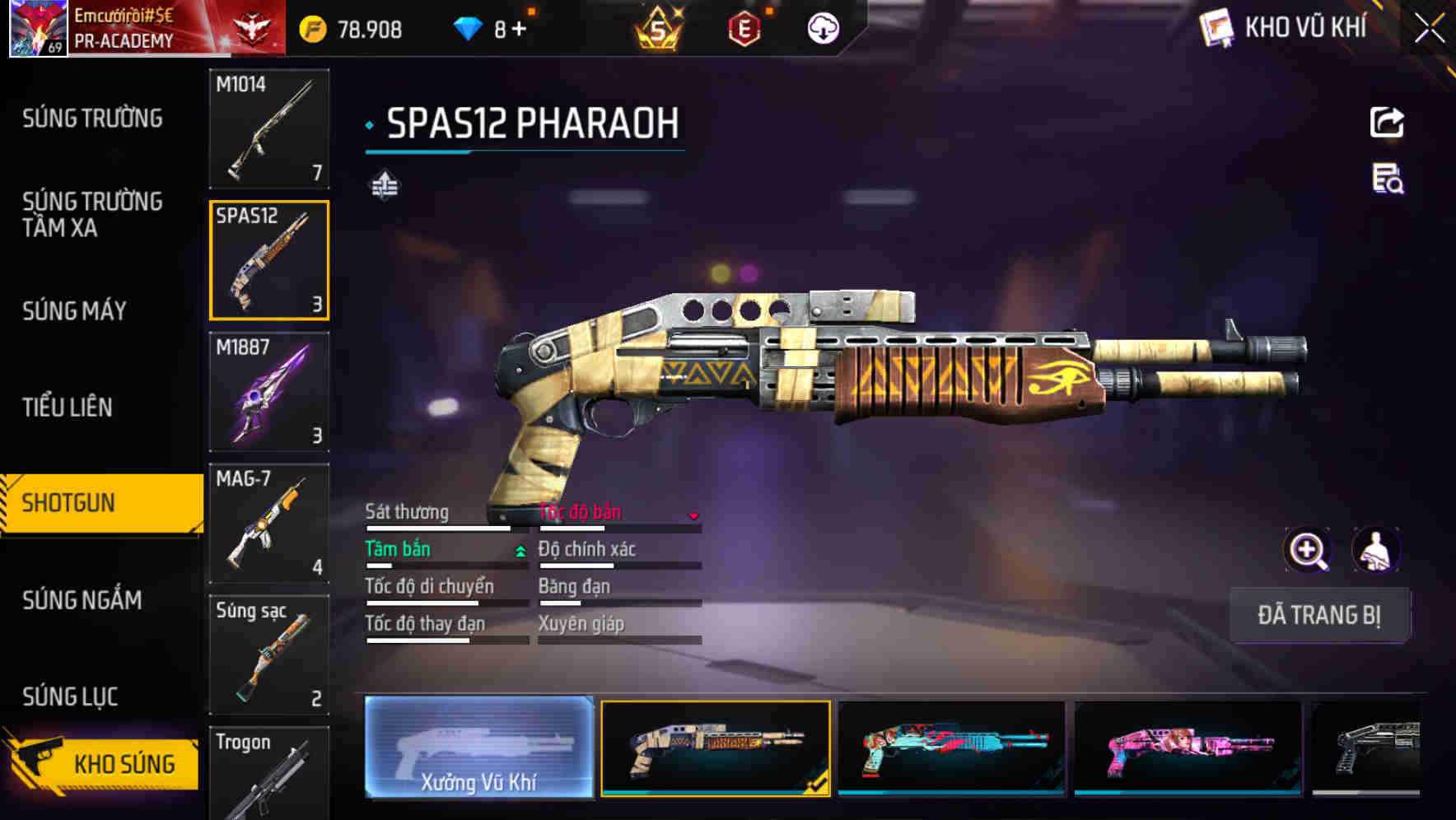Viewport: 1456px width, 820px height.
Task: Click the green up arrows next to Tầm bắn
Action: (x=519, y=549)
